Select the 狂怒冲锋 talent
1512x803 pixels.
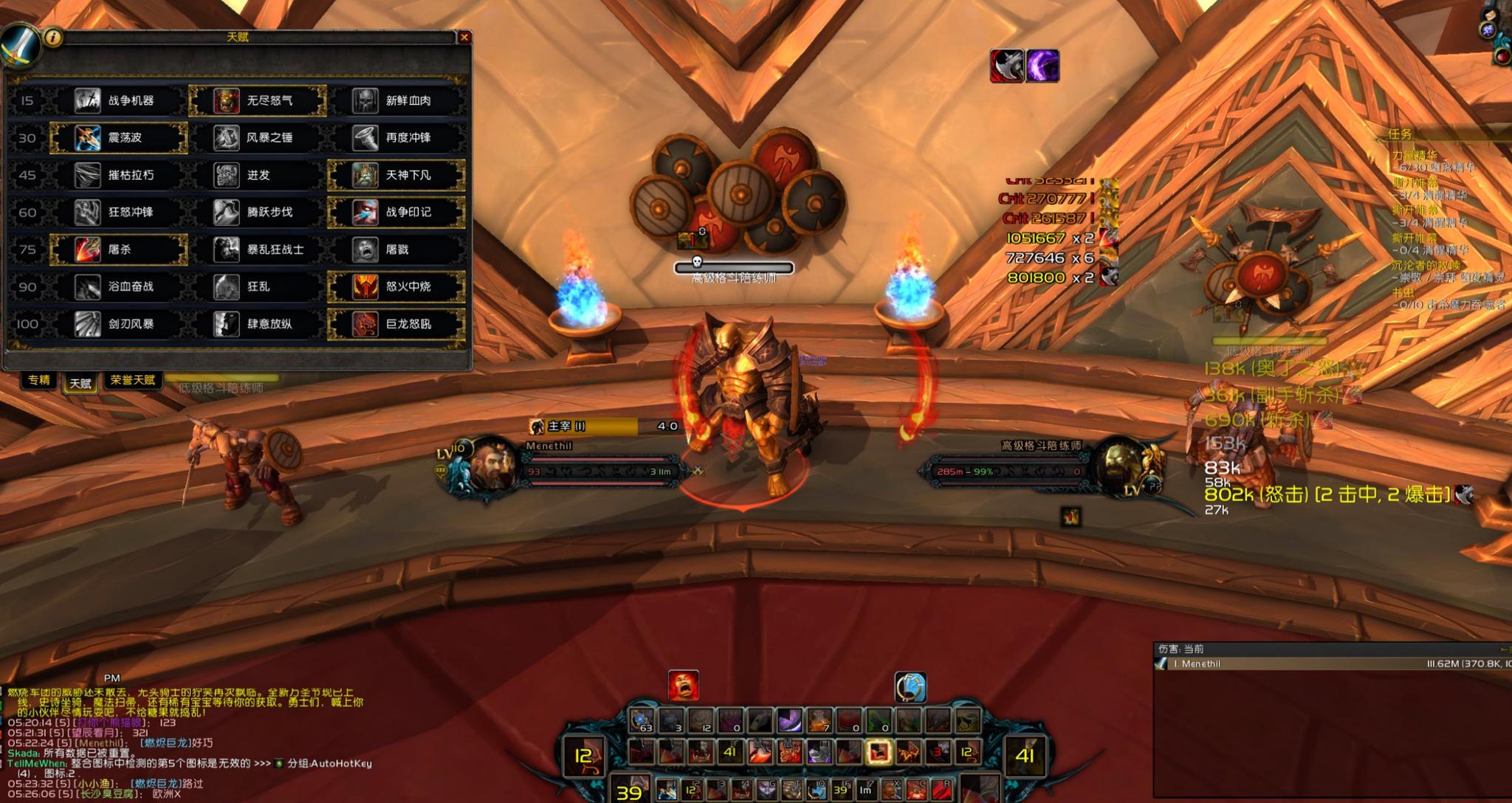coord(119,213)
